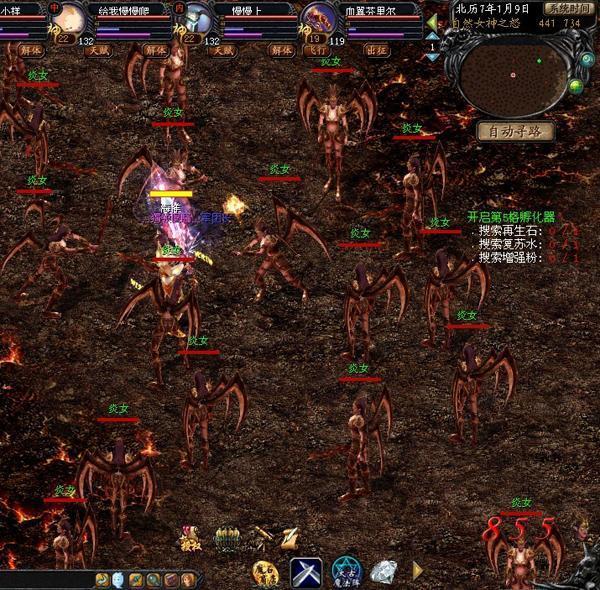Click the 出征 deploy button
Viewport: 600px width, 590px height.
(376, 49)
